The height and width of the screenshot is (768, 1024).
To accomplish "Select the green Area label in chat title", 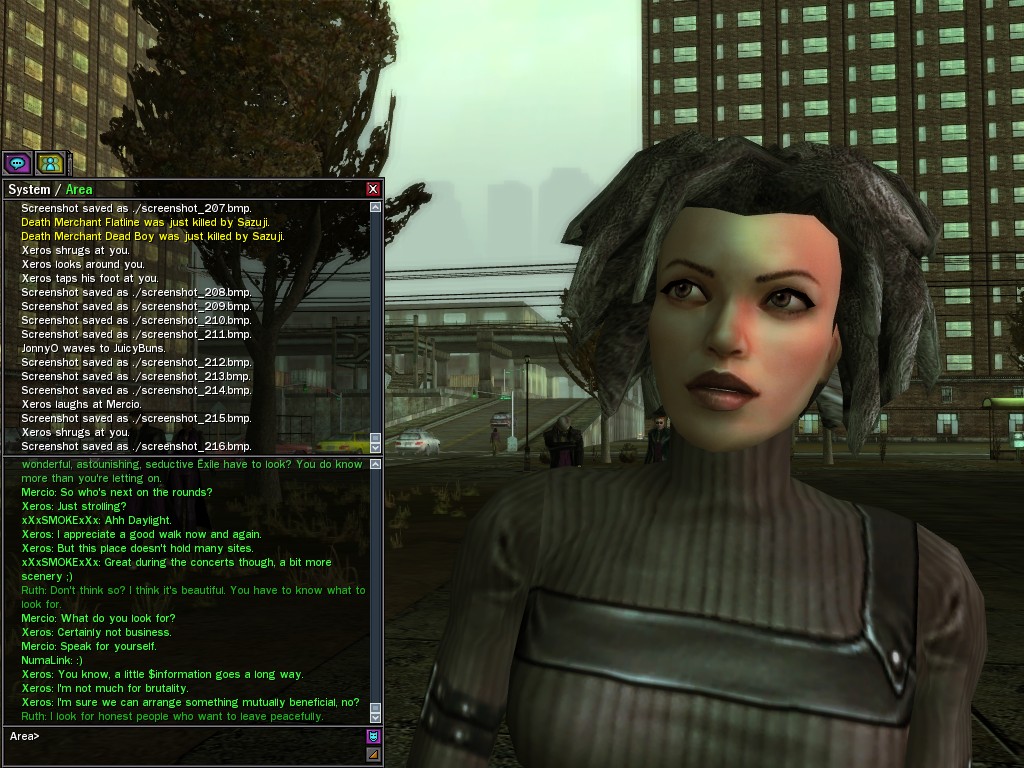I will [79, 189].
